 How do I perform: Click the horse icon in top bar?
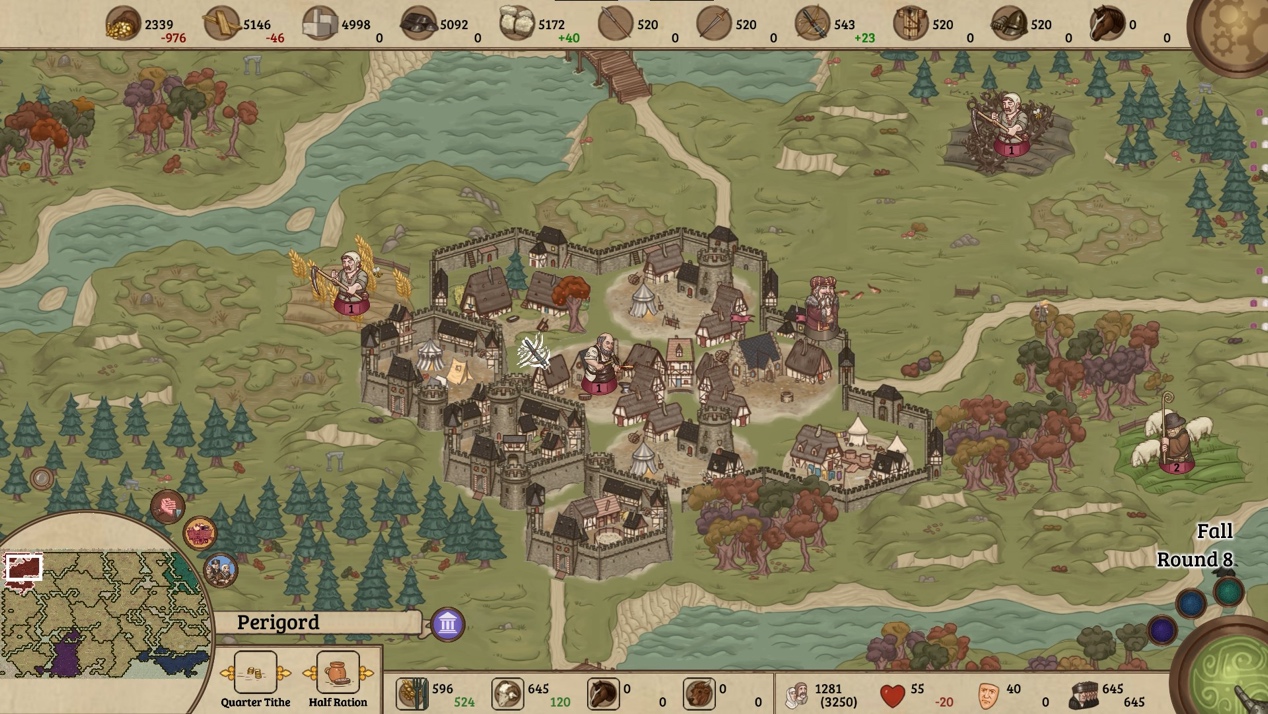coord(1106,23)
